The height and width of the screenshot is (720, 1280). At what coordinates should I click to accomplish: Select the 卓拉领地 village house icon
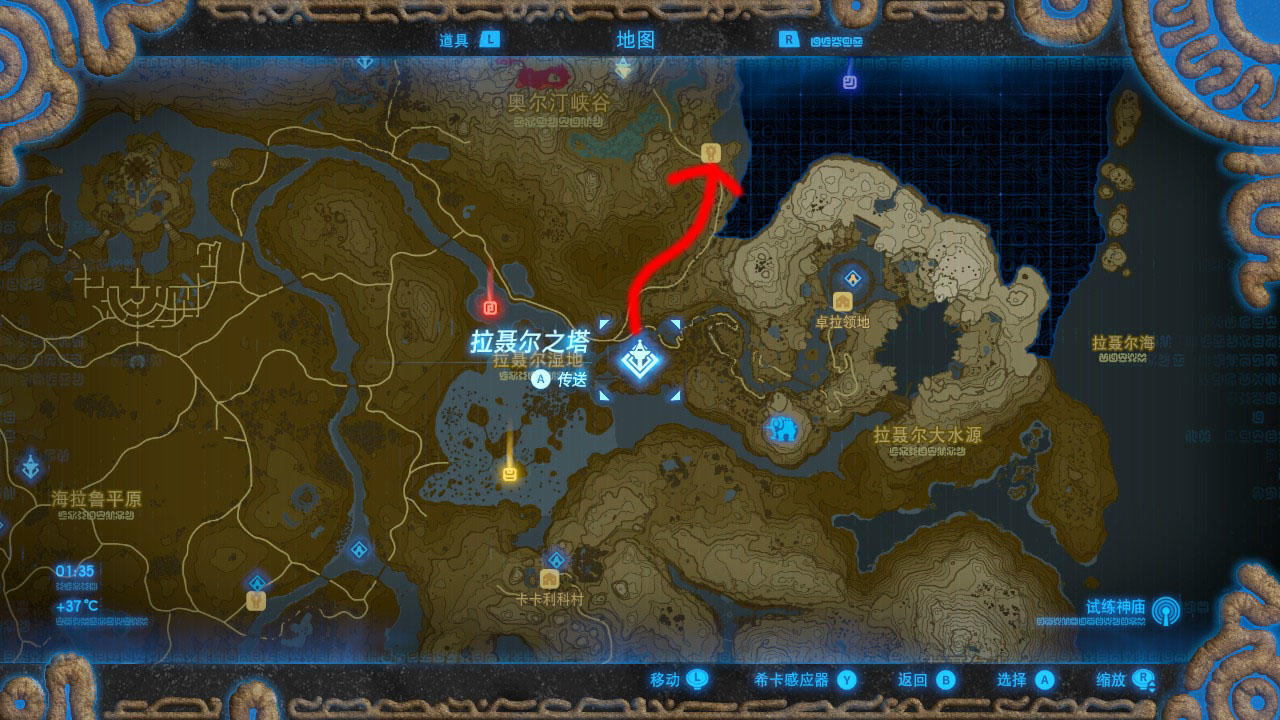click(844, 301)
